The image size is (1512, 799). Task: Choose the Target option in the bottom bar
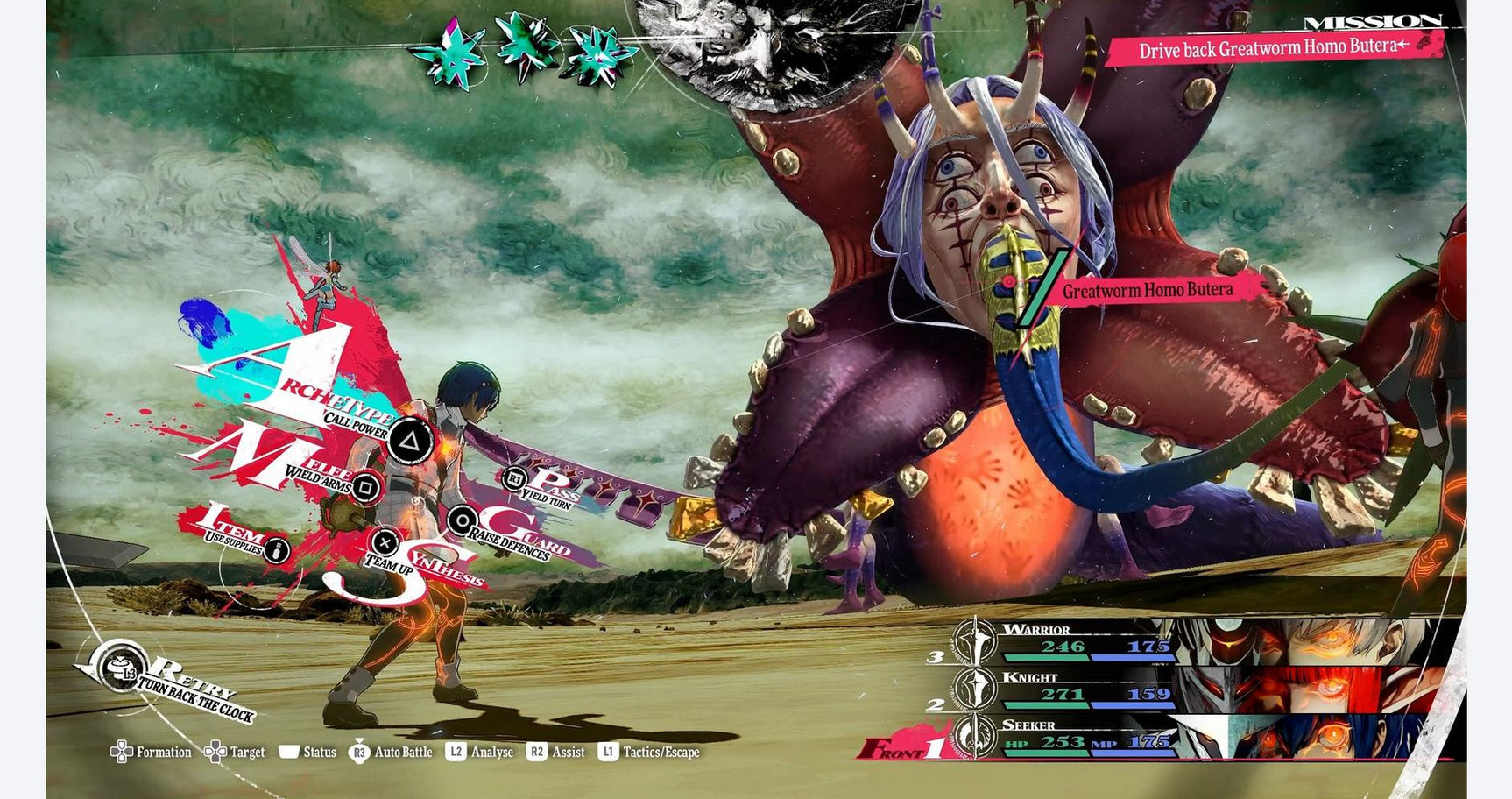tap(235, 752)
